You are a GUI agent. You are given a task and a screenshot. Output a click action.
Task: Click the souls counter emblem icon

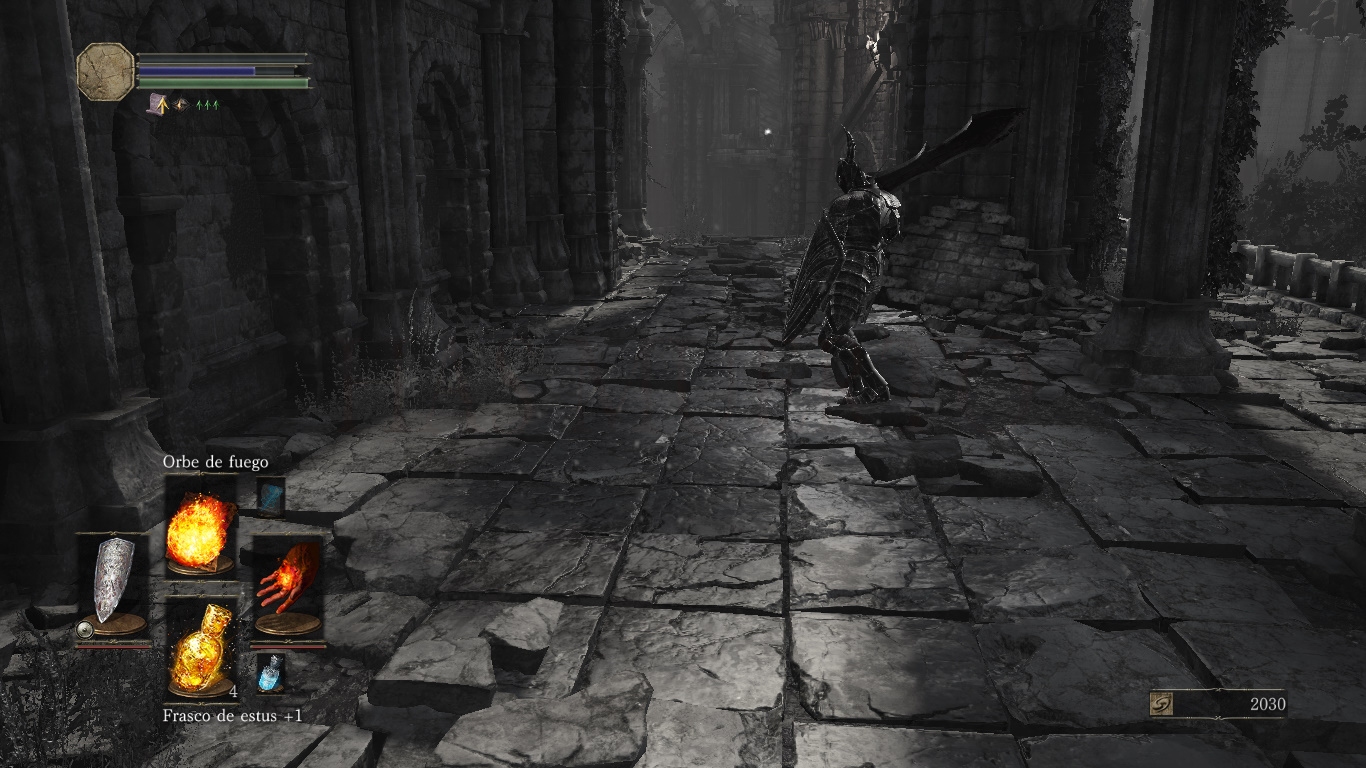coord(1160,704)
